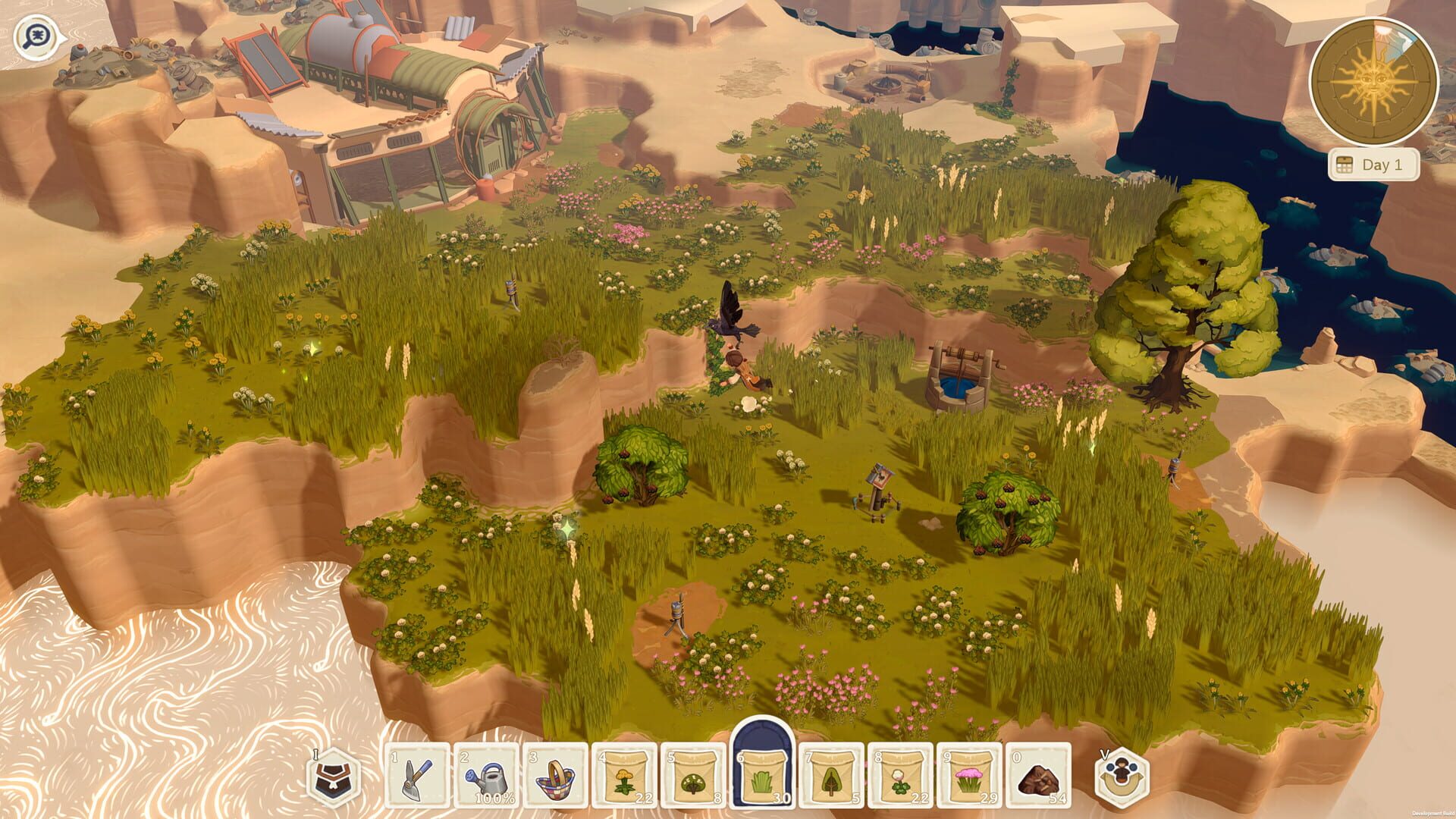
Task: Click the crow flying near the player
Action: tap(732, 318)
